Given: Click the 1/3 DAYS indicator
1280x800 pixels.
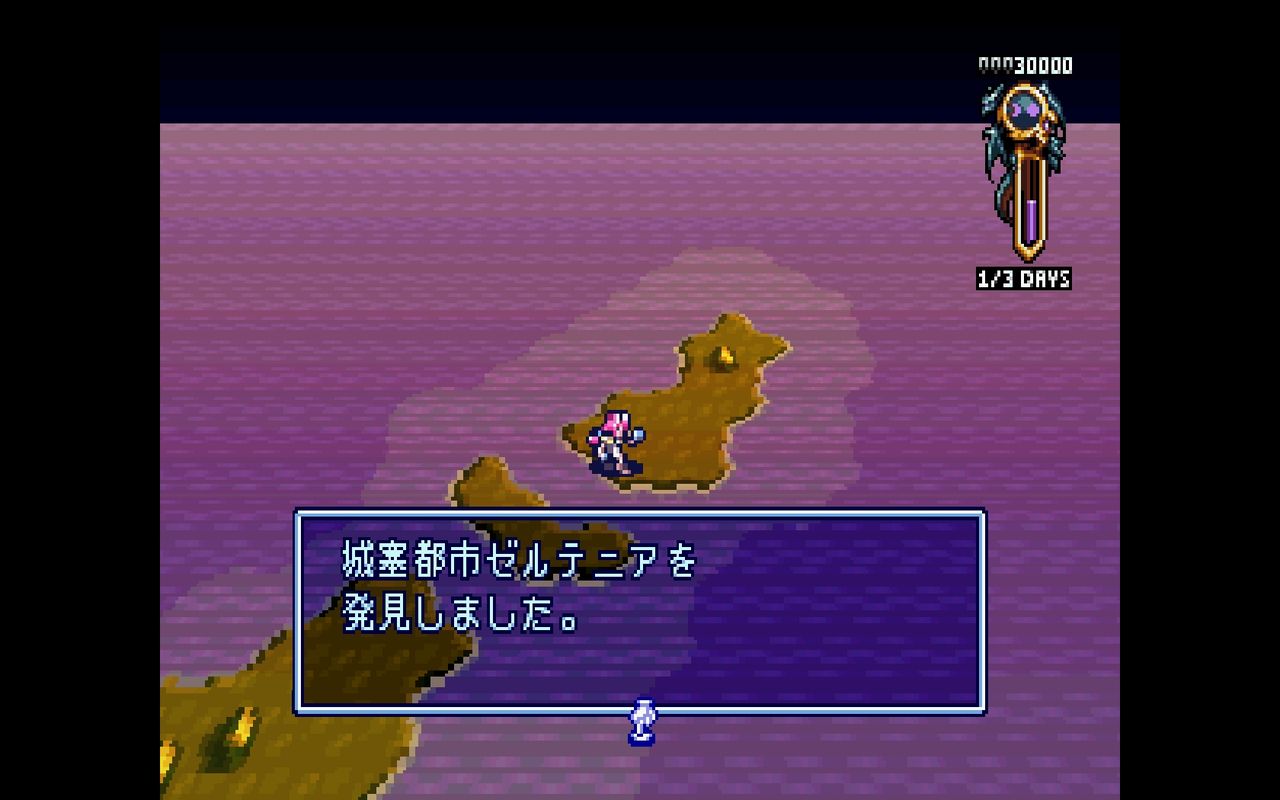Looking at the screenshot, I should (x=1024, y=278).
